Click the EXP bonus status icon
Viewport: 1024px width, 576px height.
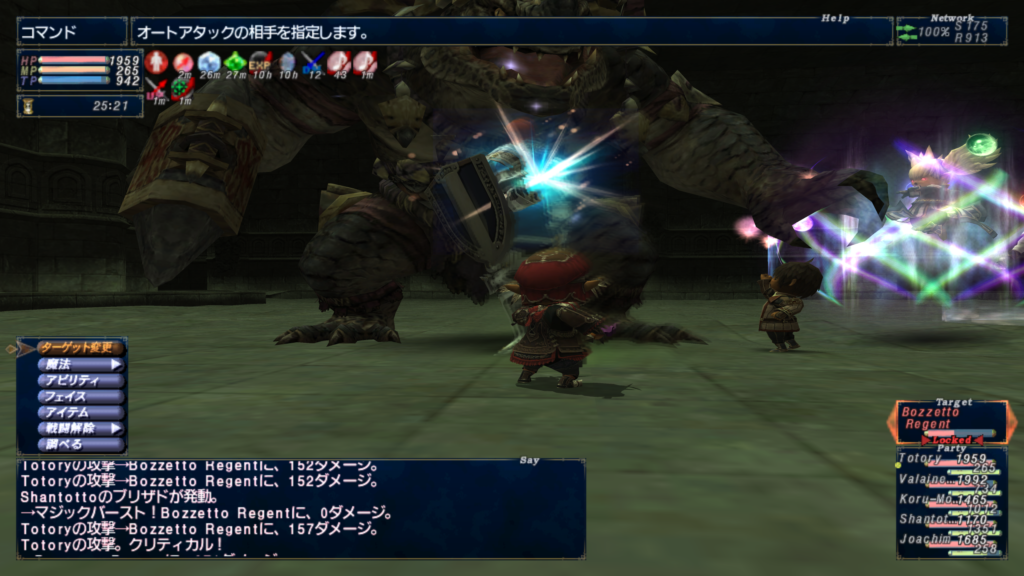click(x=260, y=63)
